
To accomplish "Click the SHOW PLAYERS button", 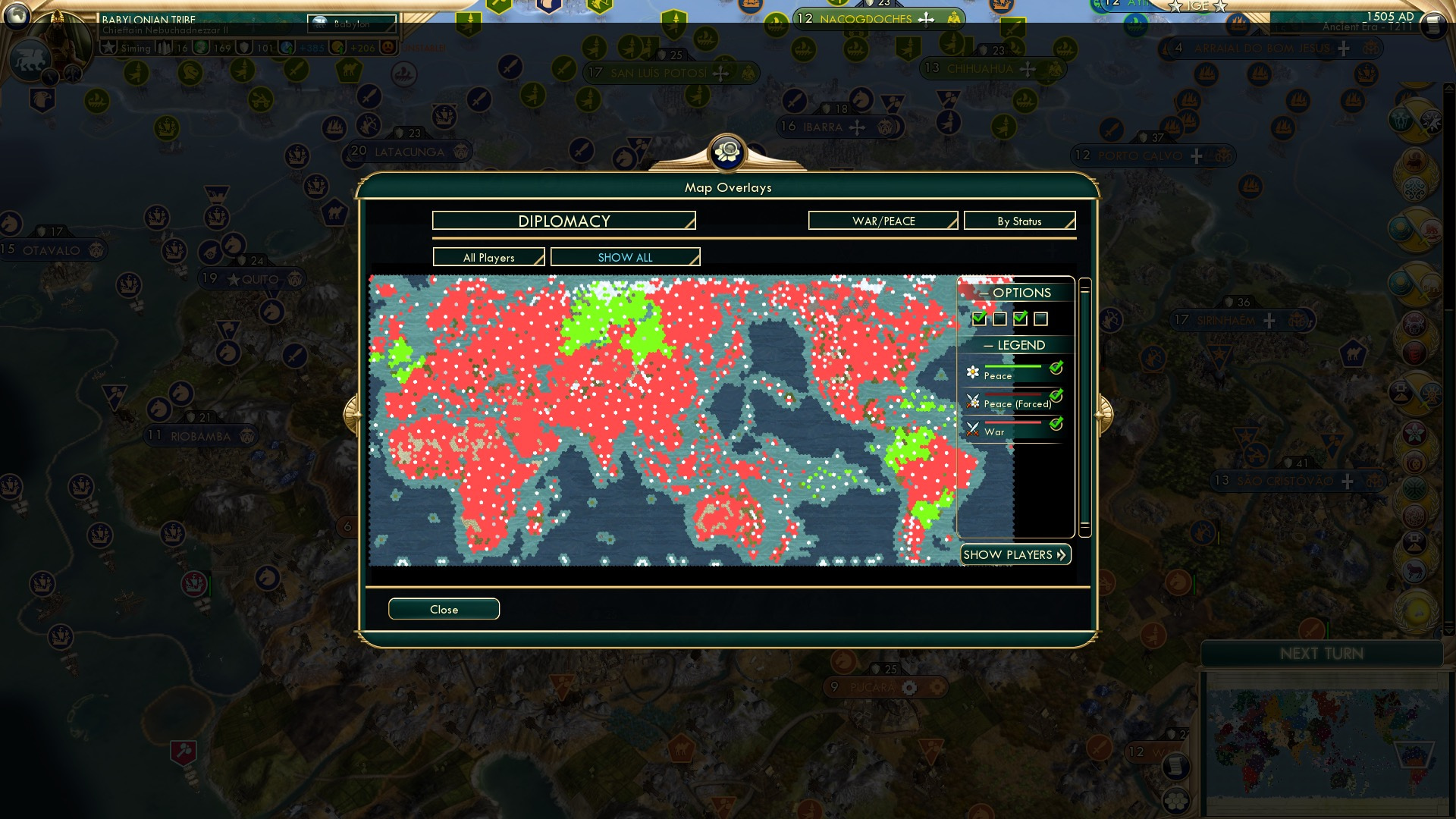I will pos(1015,554).
